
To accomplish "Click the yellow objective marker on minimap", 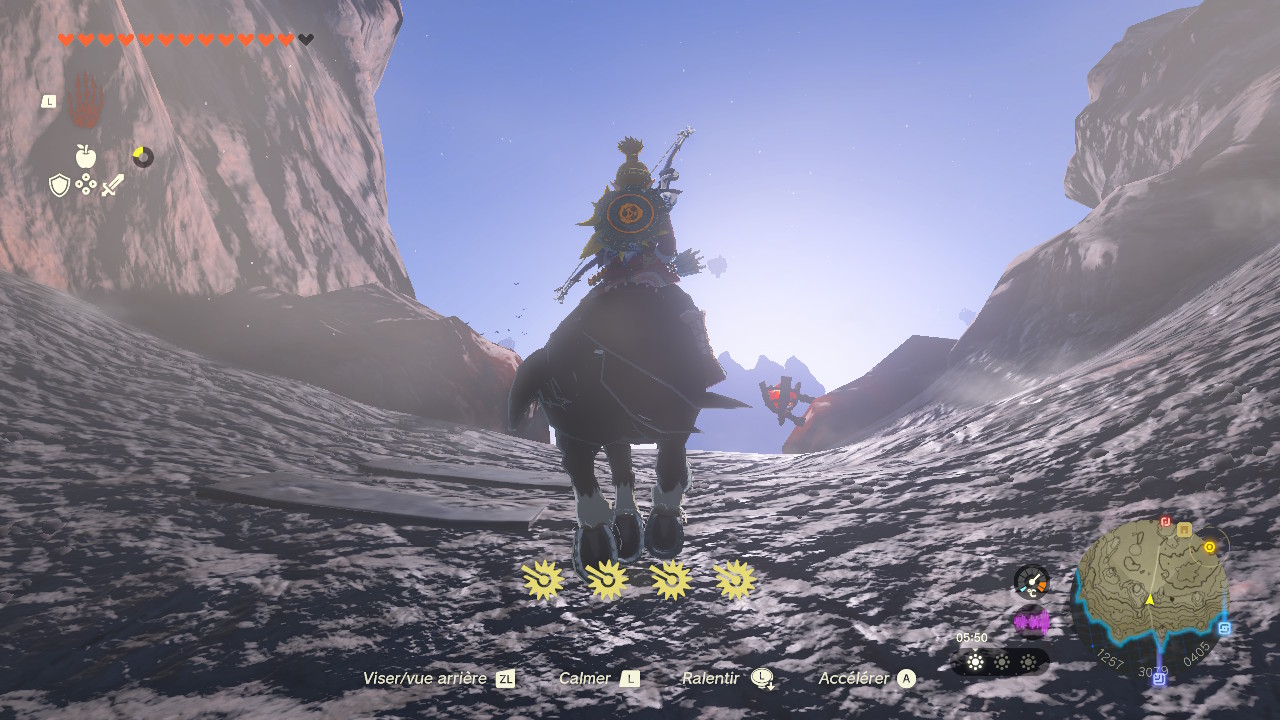I will coord(1209,547).
